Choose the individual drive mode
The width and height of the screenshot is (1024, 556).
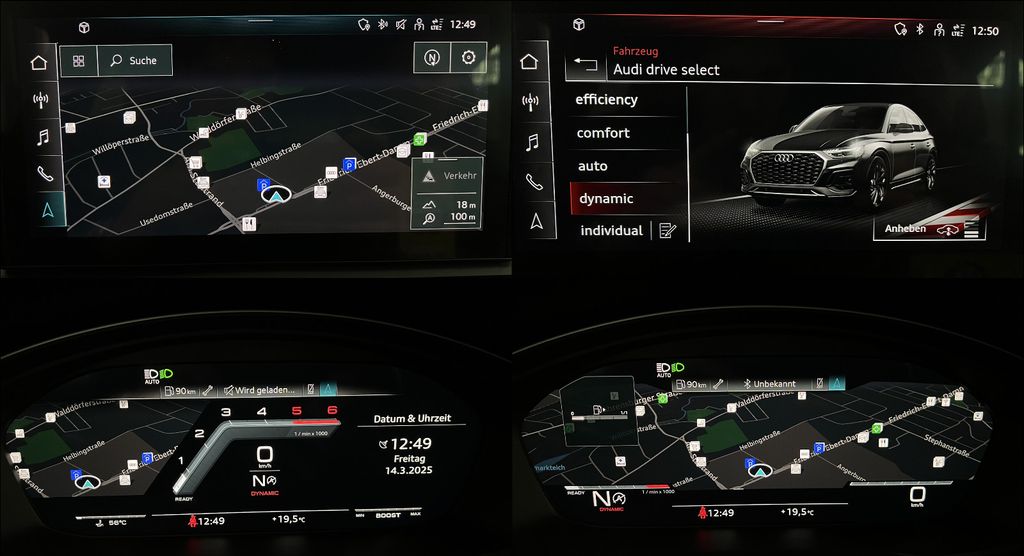(x=610, y=231)
